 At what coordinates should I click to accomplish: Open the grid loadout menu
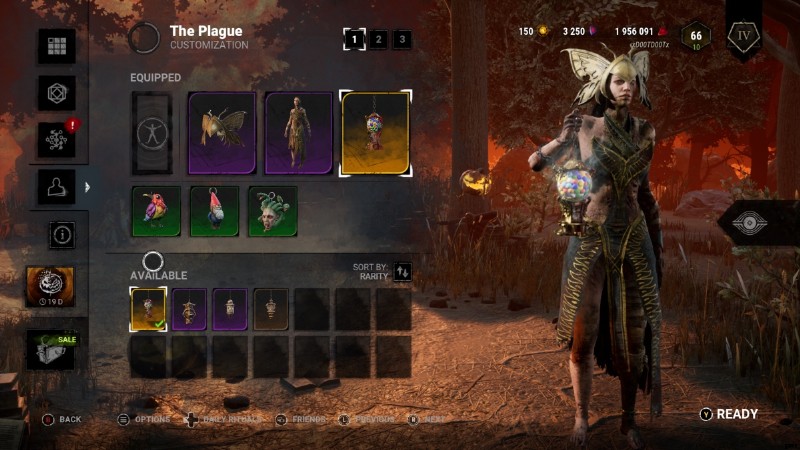[x=57, y=46]
